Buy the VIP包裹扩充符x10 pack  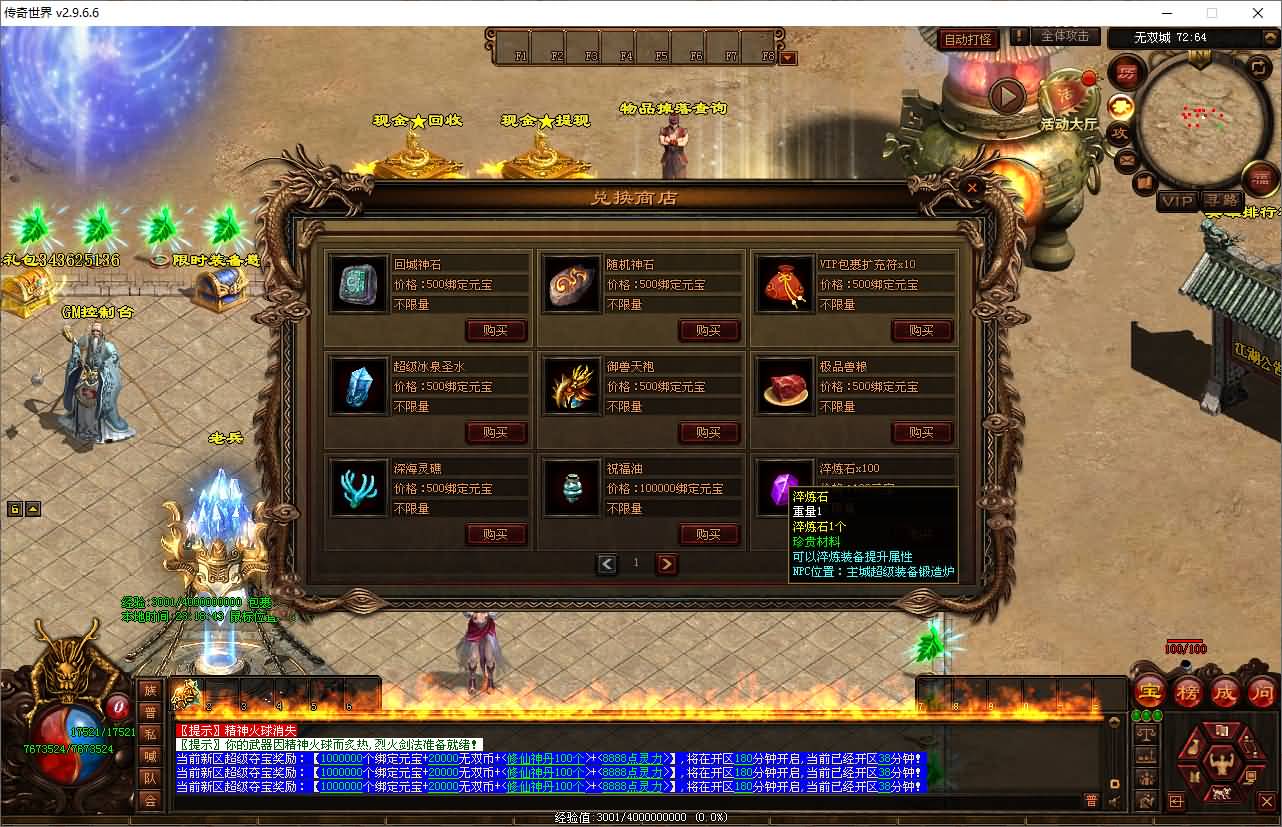click(x=921, y=330)
